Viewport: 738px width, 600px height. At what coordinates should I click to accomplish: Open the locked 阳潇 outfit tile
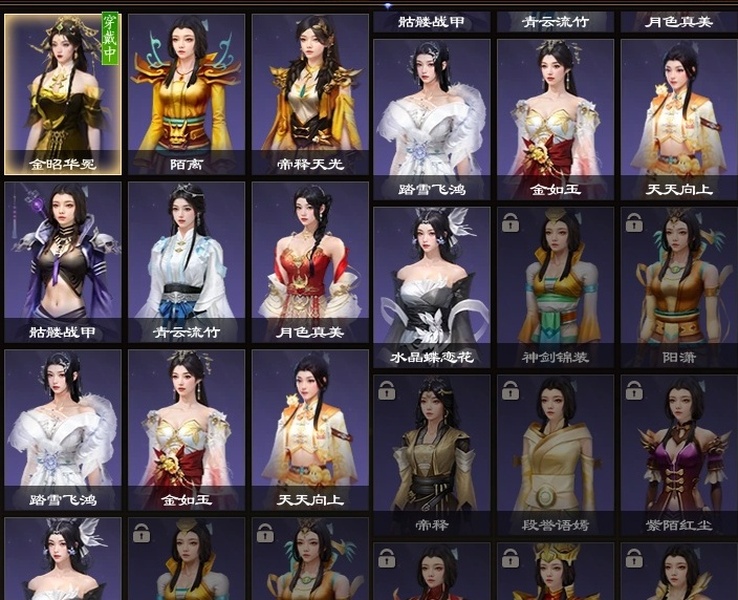tap(678, 285)
